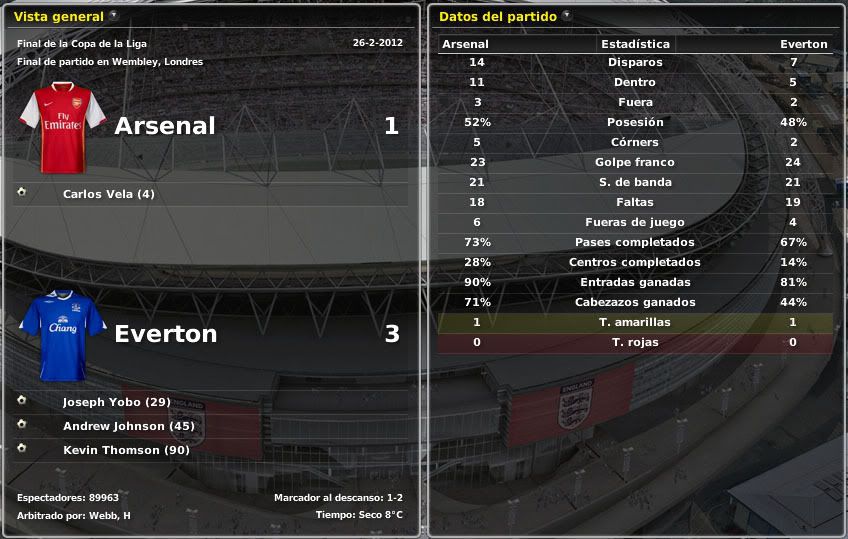848x539 pixels.
Task: Open goalscorer Joseph Yobo's profile
Action: tap(116, 402)
